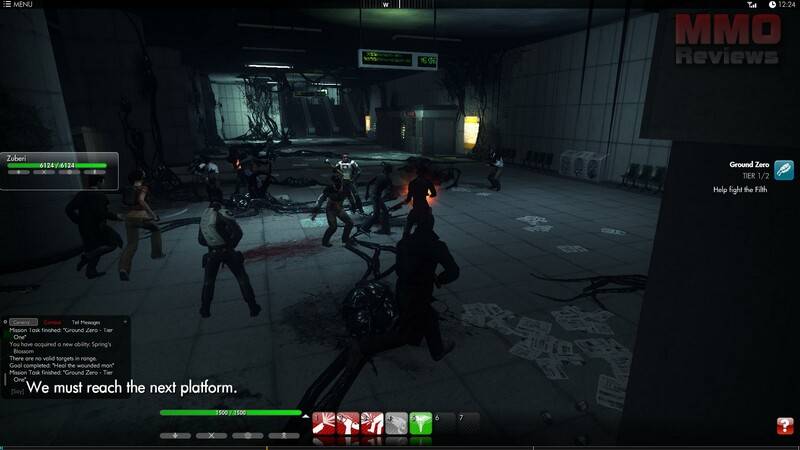The image size is (800, 450).
Task: Switch to the General chat tab
Action: (23, 322)
